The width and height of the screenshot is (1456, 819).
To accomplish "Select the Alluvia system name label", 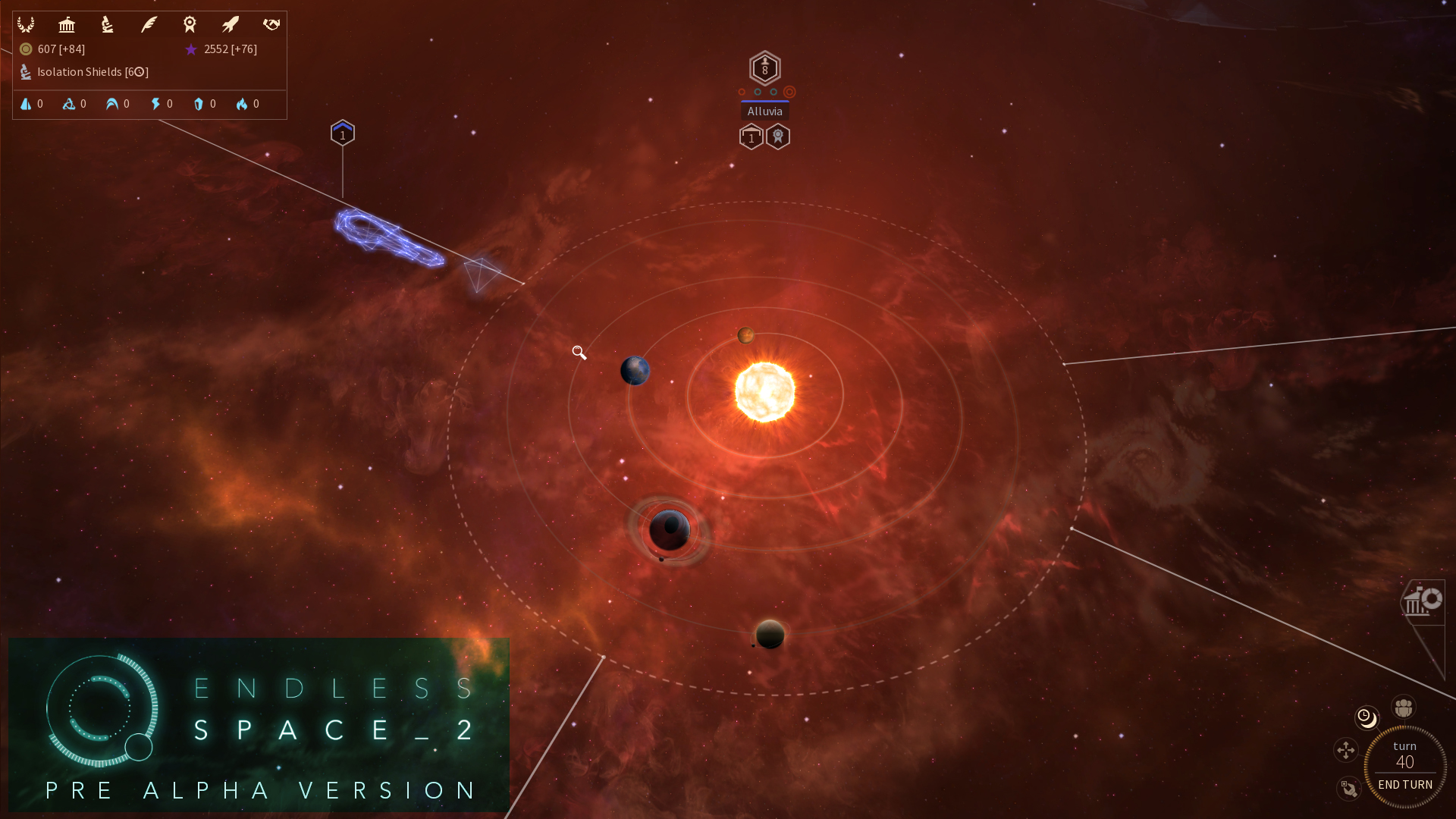I will tap(765, 111).
